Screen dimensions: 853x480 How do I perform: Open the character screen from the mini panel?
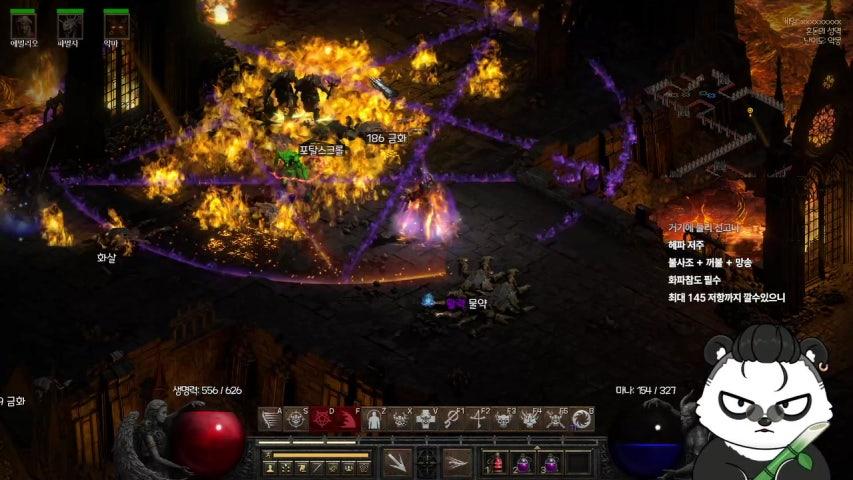(271, 468)
